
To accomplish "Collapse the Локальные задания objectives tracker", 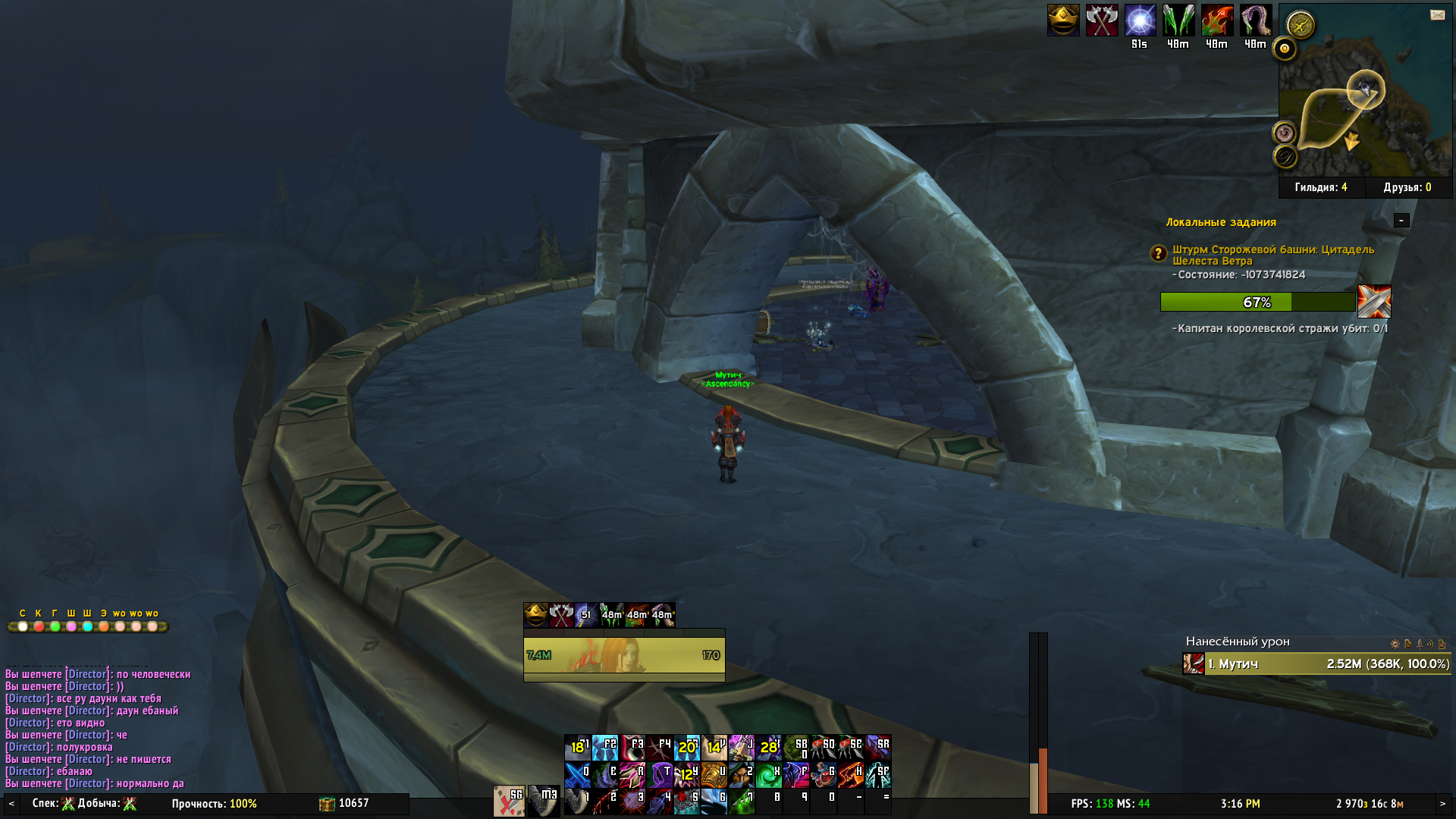I will (1401, 220).
